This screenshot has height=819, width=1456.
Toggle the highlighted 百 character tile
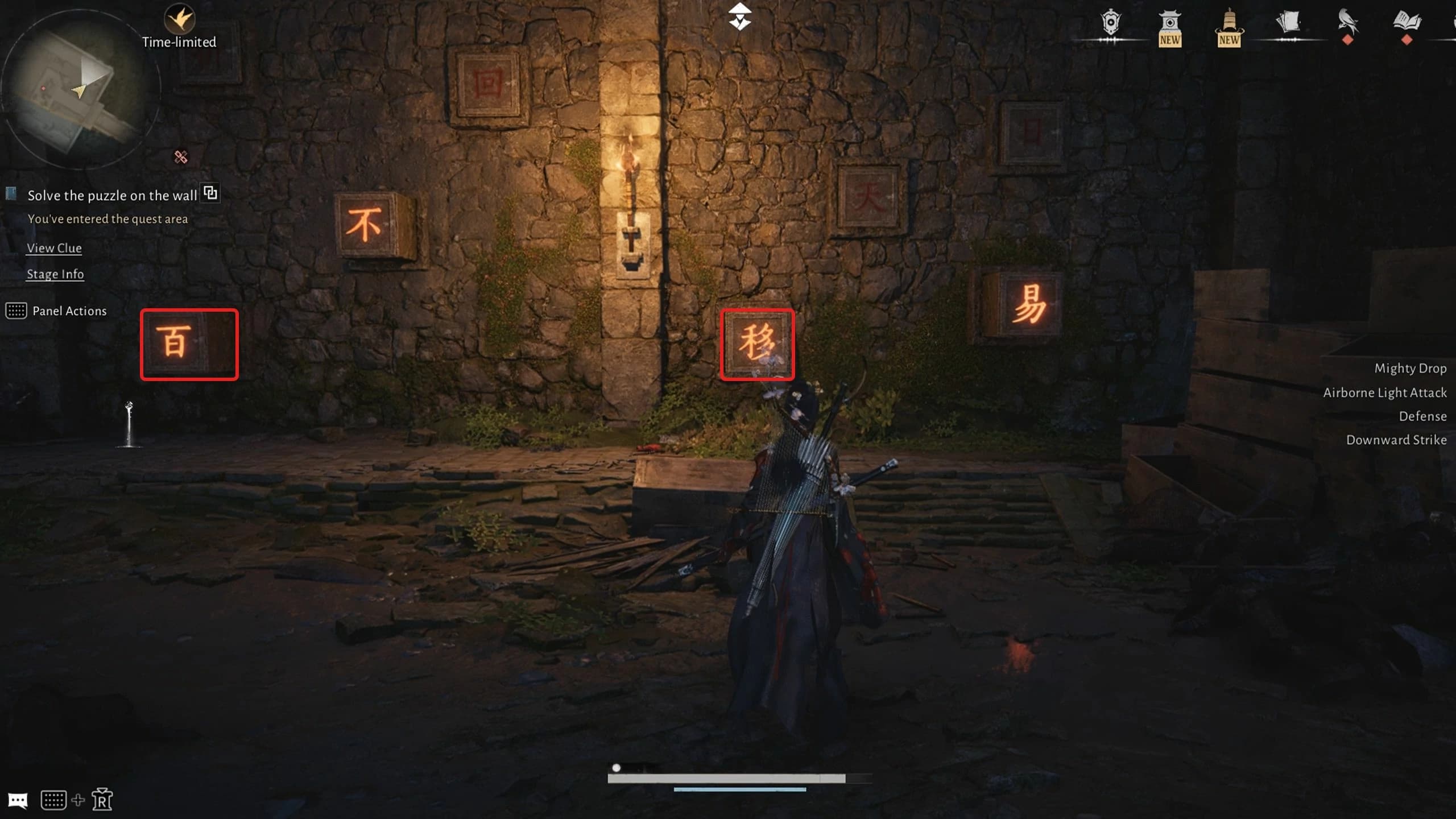coord(188,344)
